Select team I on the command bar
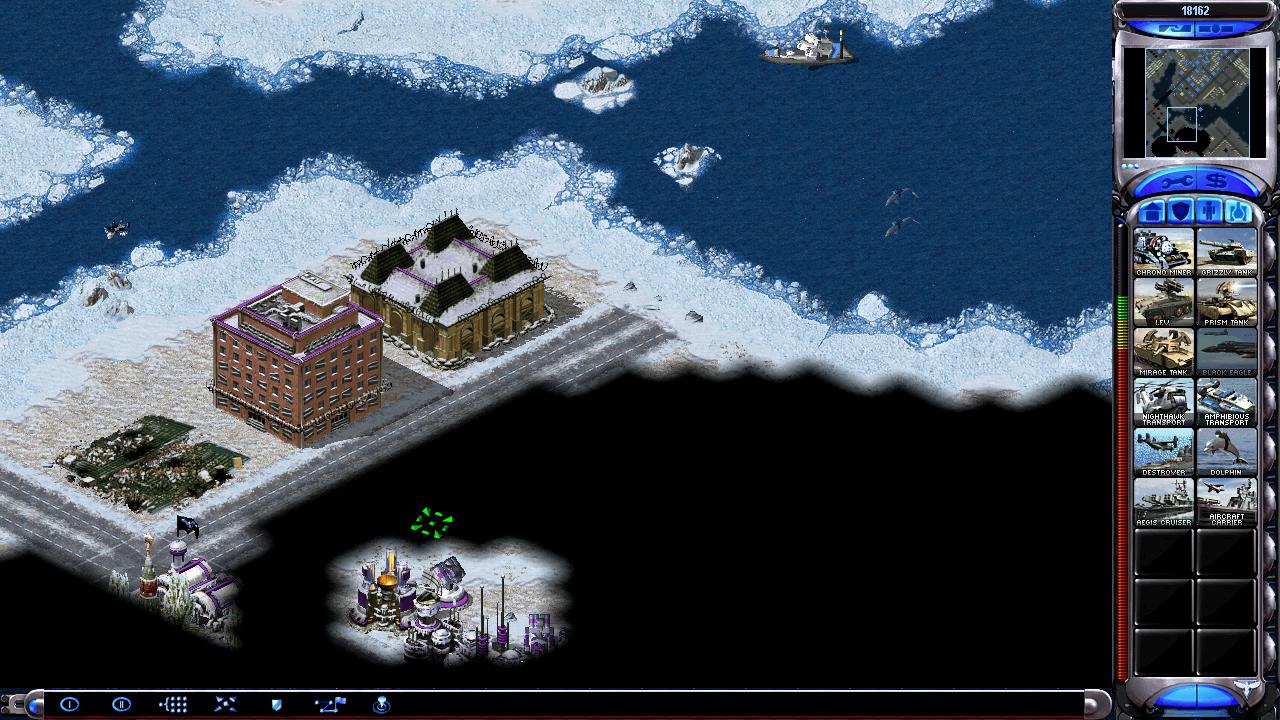 pos(69,704)
